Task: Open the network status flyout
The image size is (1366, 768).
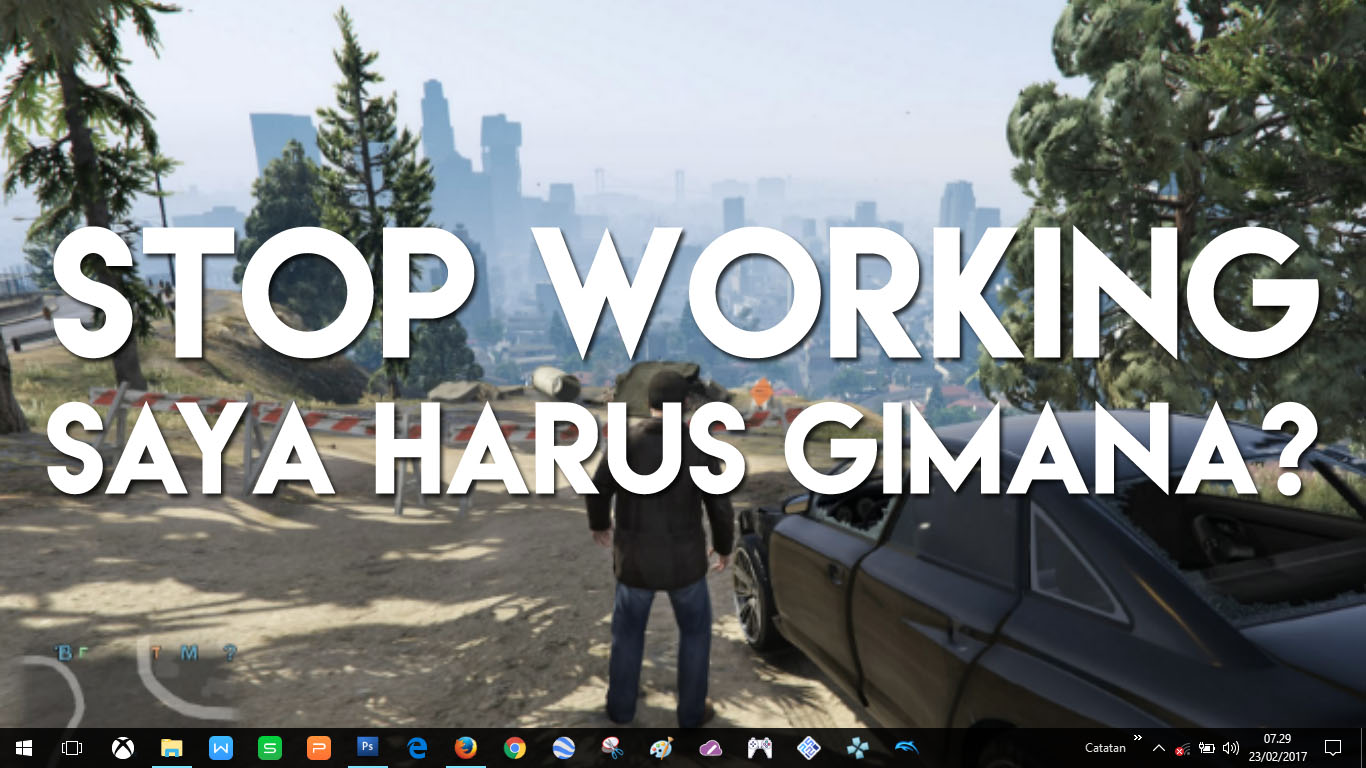Action: 1180,748
